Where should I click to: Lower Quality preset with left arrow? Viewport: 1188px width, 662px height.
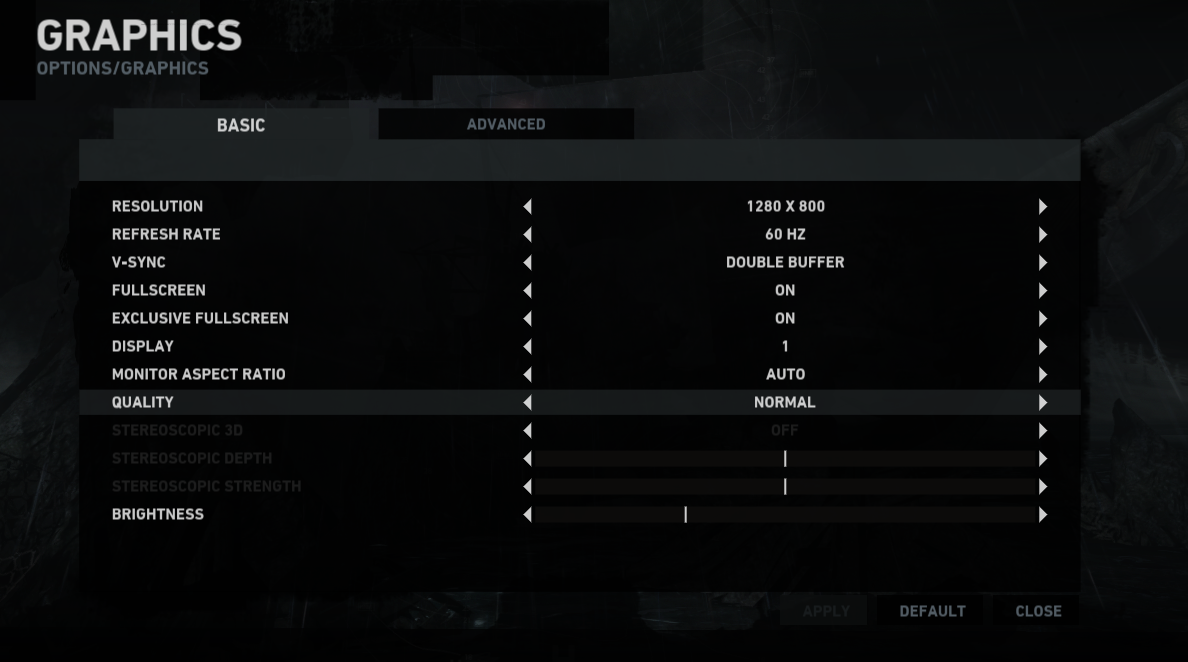click(527, 403)
